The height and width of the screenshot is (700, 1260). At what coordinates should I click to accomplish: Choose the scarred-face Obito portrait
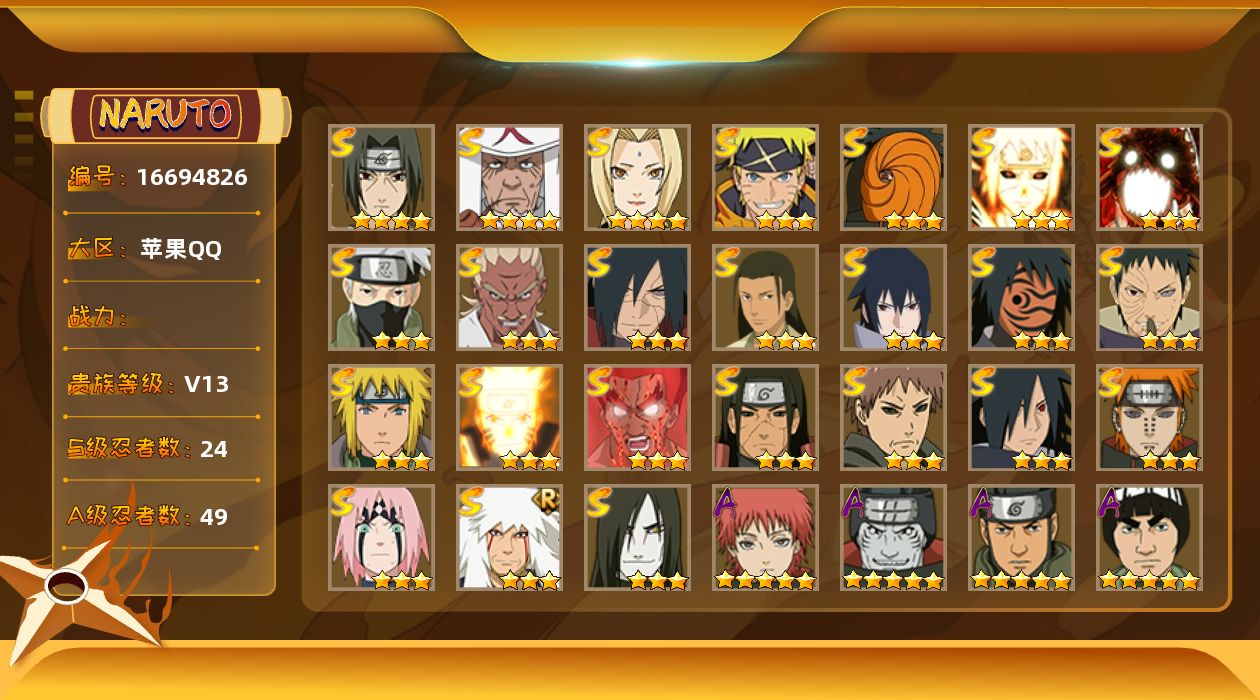click(1149, 297)
